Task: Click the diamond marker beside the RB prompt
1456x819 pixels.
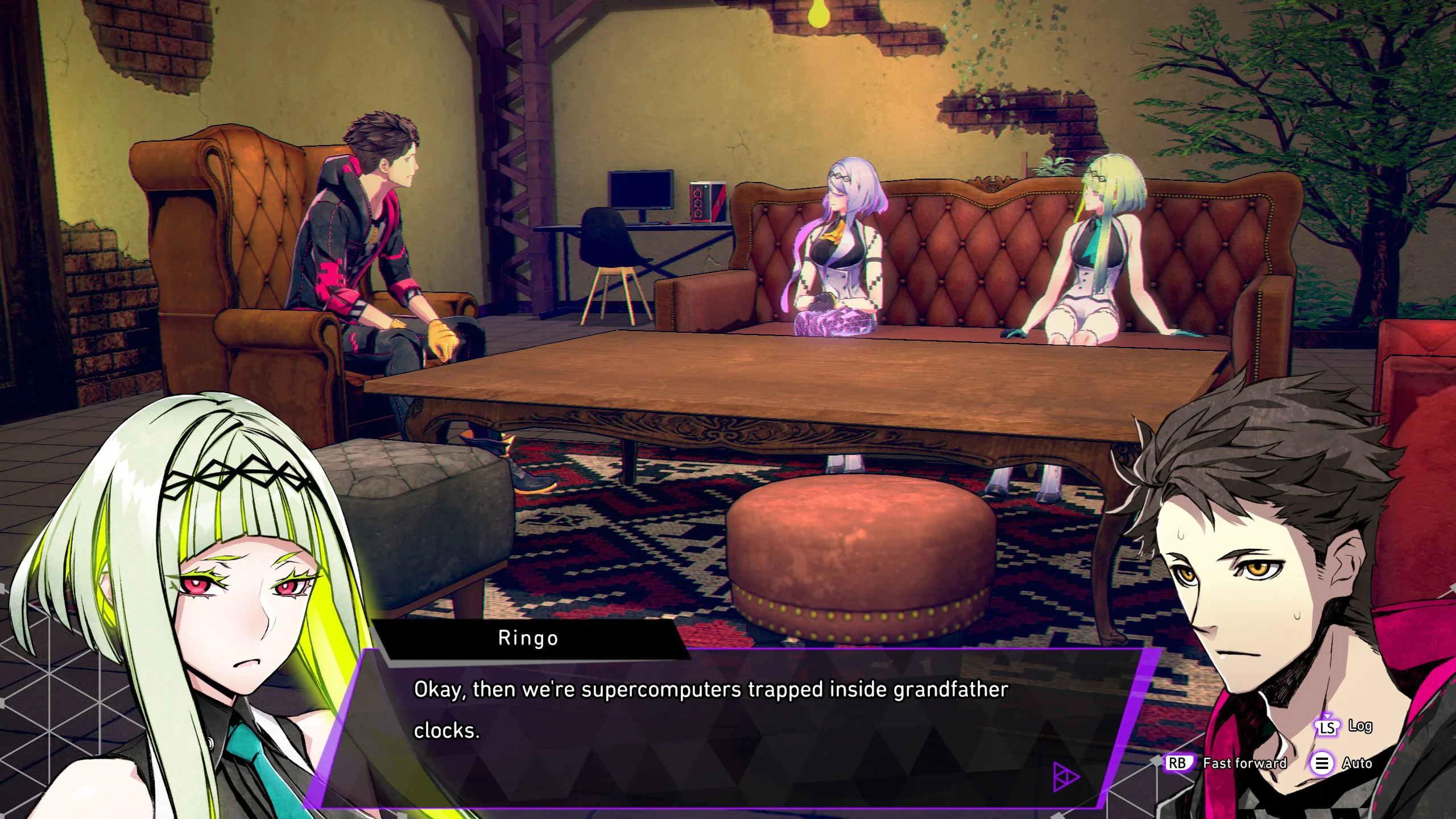Action: click(x=1158, y=762)
